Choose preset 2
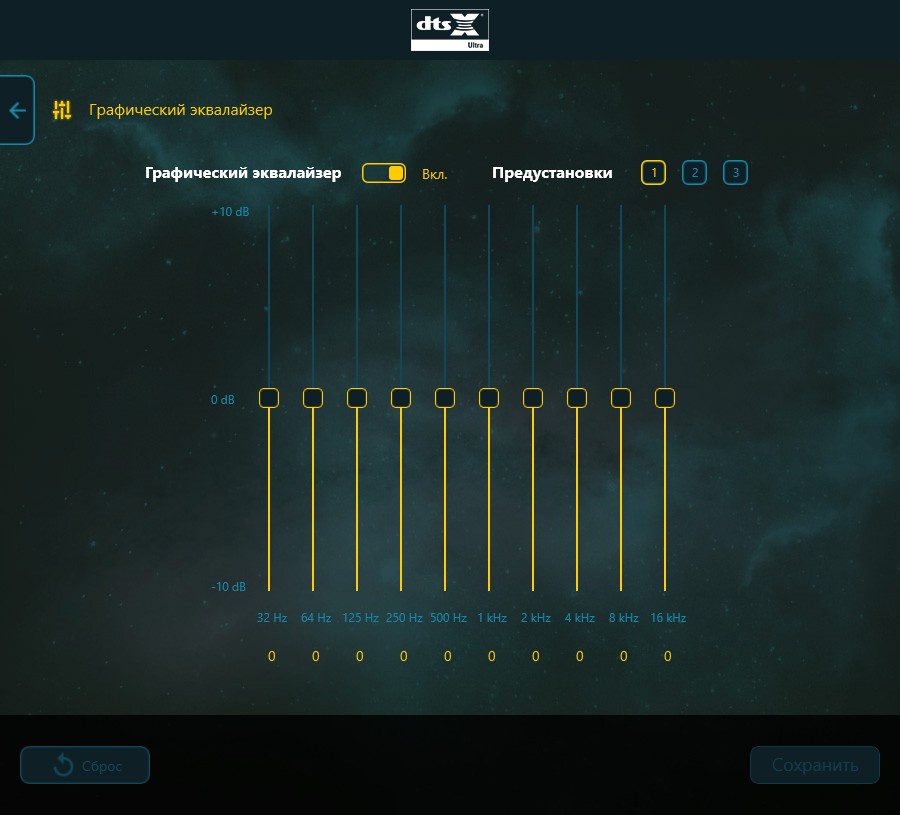 694,173
